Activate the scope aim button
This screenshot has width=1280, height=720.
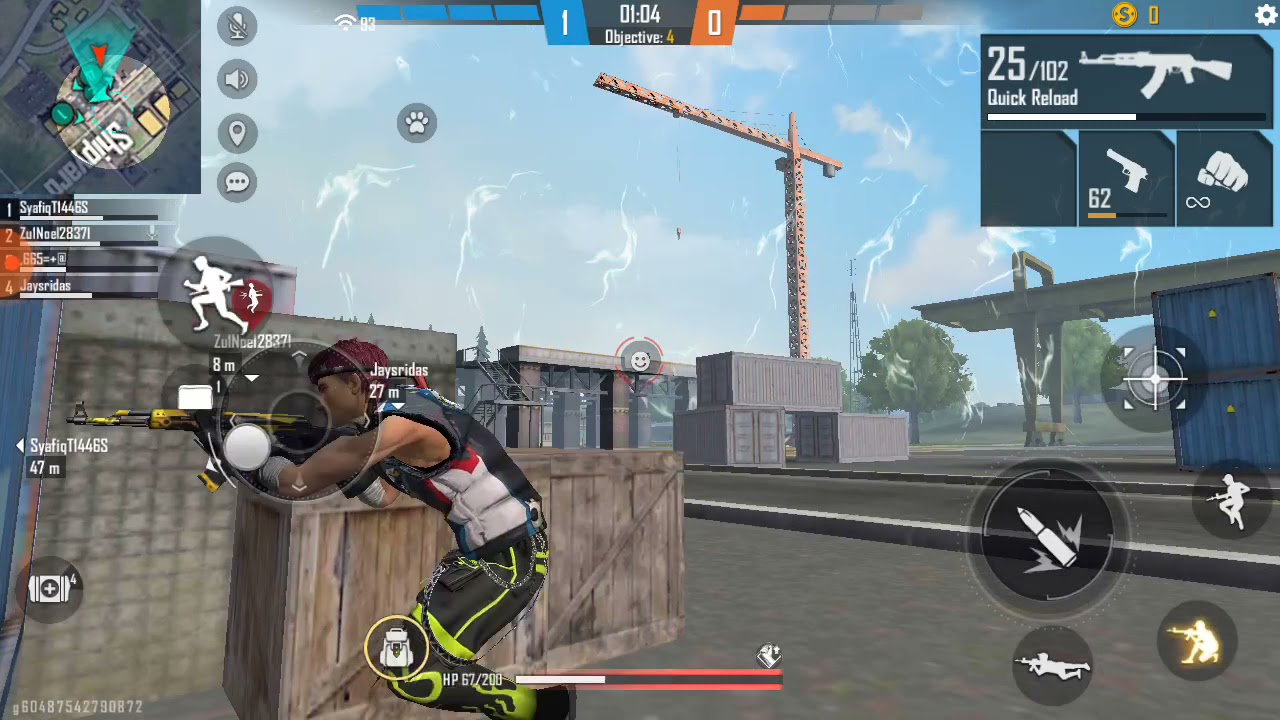1155,379
